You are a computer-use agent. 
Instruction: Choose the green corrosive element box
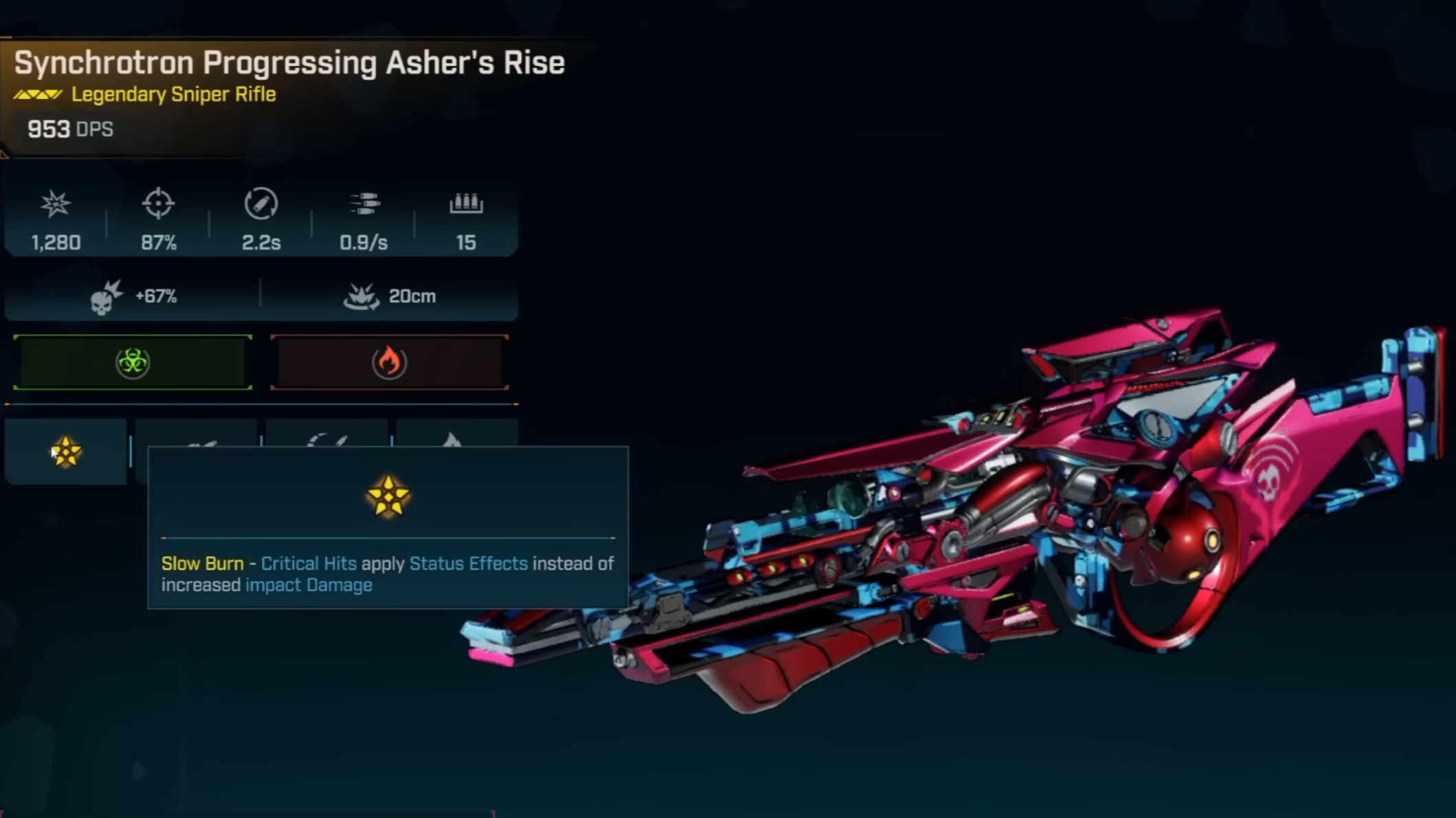[x=132, y=362]
